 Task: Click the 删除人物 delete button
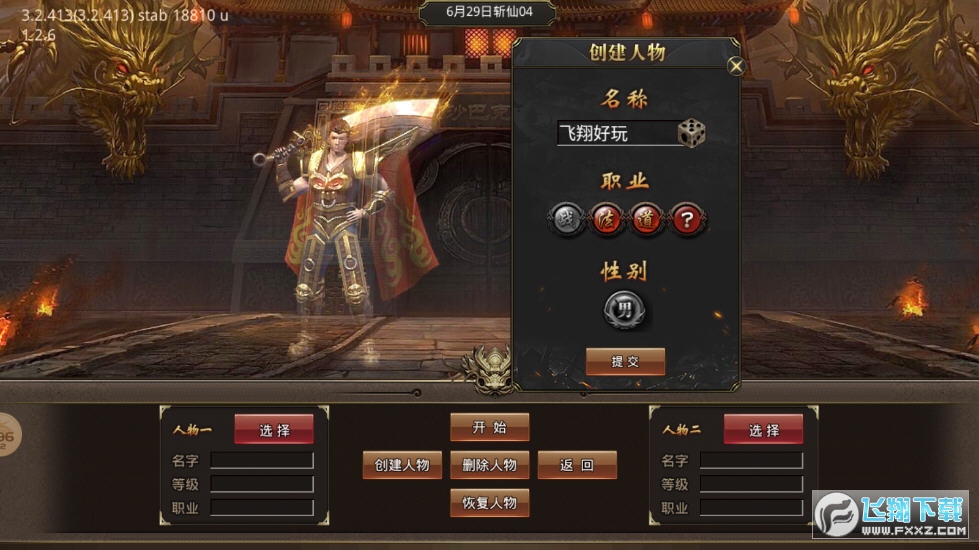click(x=489, y=465)
